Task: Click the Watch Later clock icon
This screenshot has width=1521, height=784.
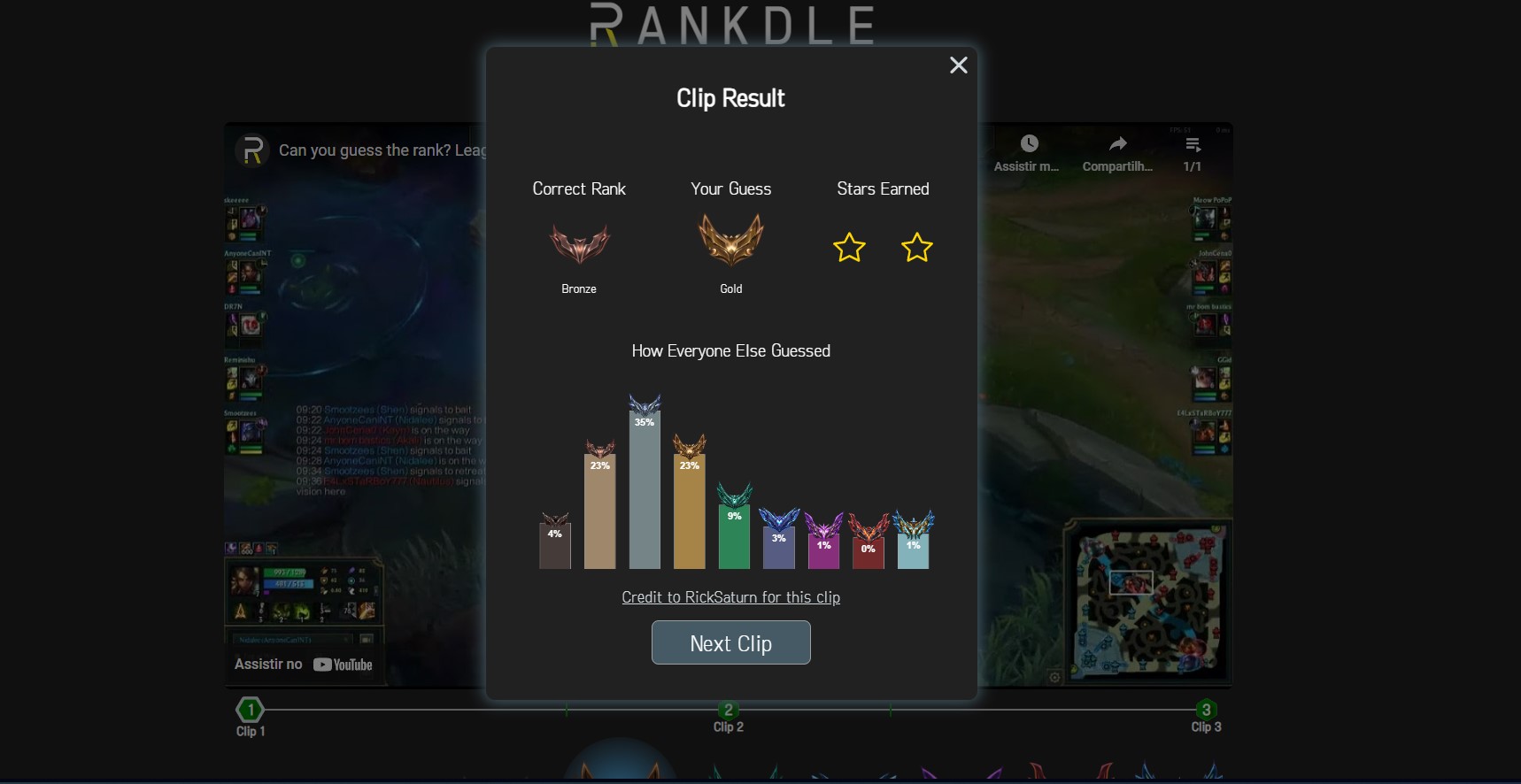Action: (x=1029, y=143)
